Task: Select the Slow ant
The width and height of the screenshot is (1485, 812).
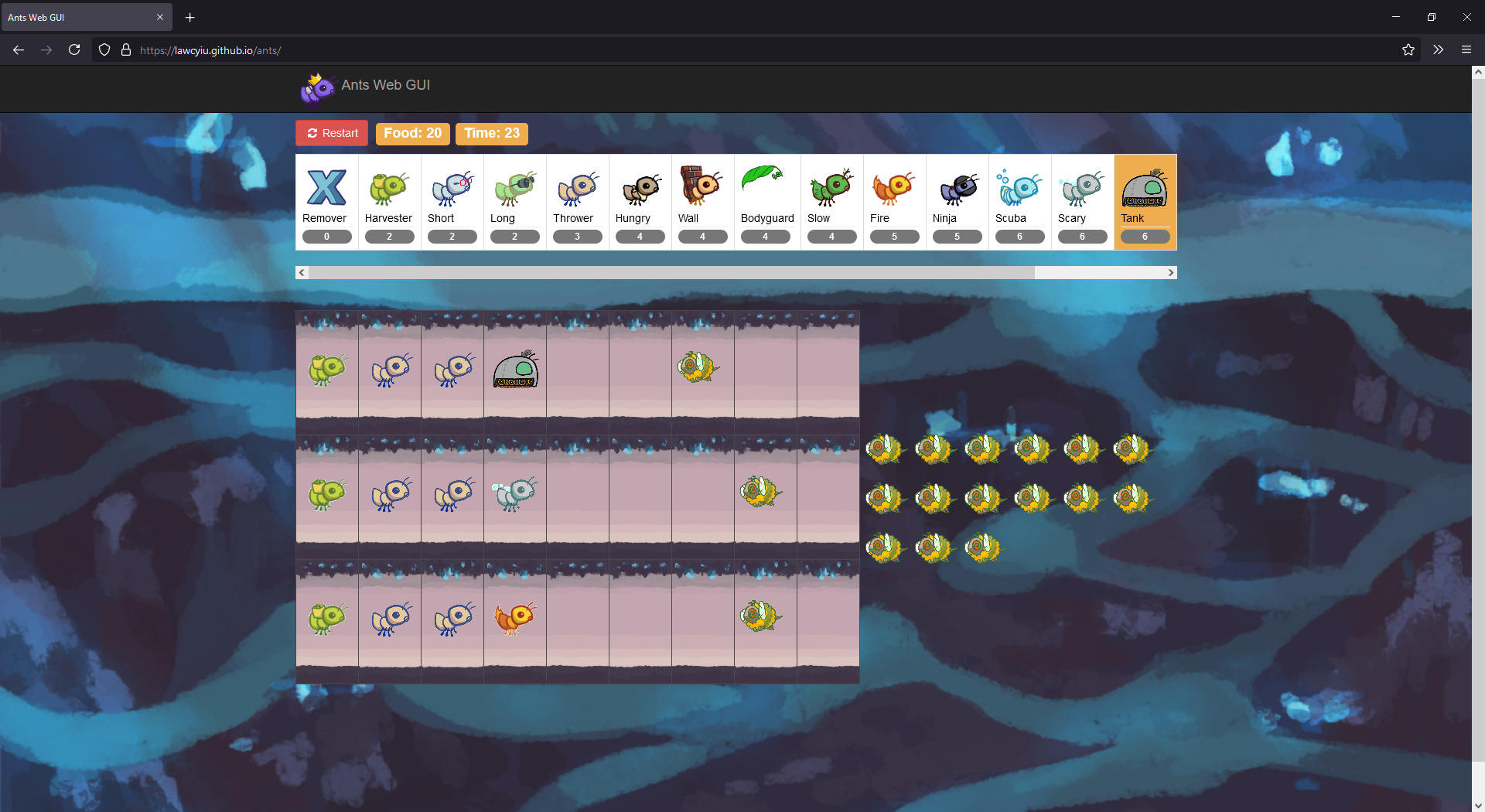Action: coord(831,202)
